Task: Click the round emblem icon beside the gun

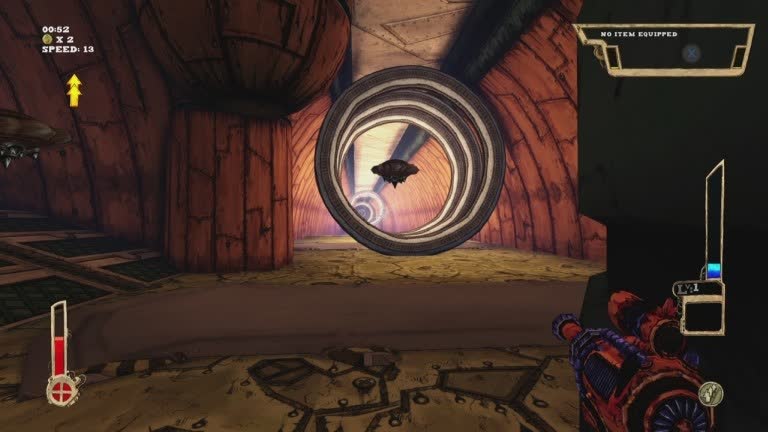Action: (711, 393)
